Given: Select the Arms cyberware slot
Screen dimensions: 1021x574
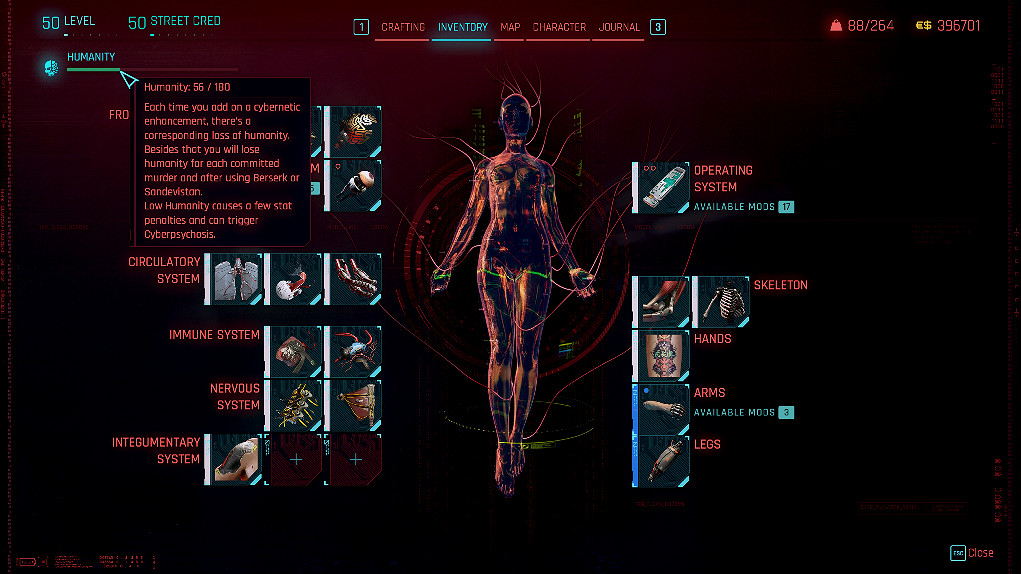Looking at the screenshot, I should pos(663,408).
